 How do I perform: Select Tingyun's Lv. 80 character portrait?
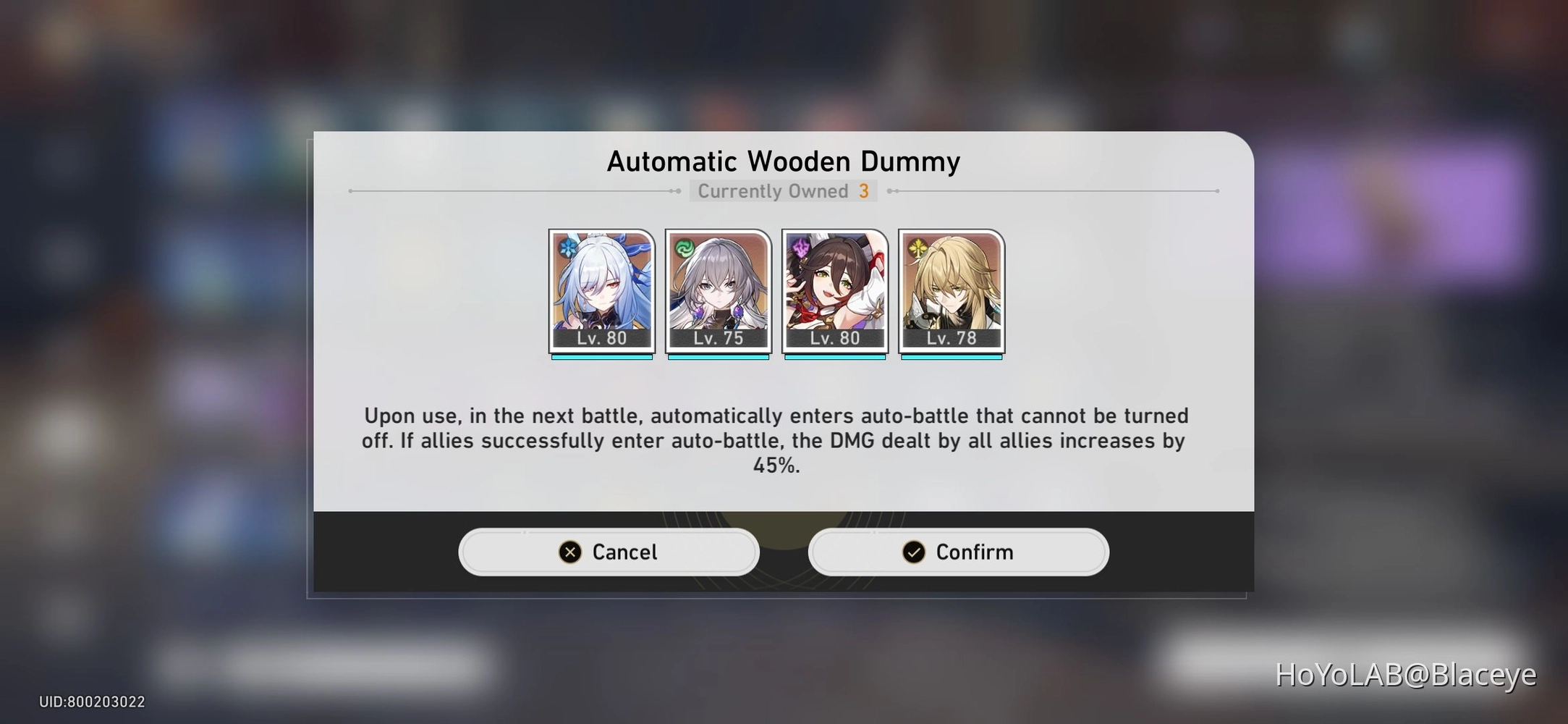(x=835, y=290)
